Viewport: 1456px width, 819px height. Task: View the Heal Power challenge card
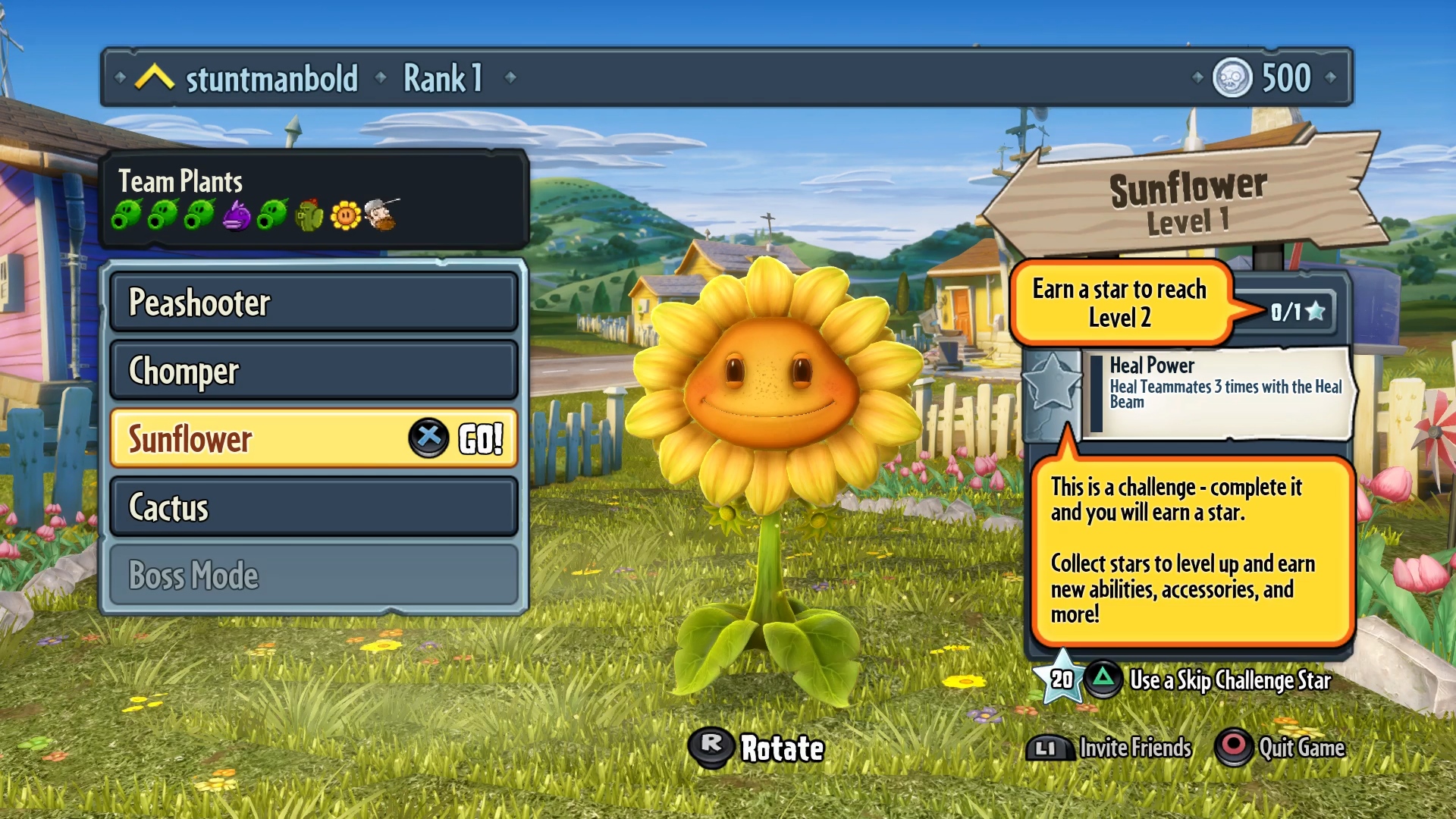point(1218,392)
